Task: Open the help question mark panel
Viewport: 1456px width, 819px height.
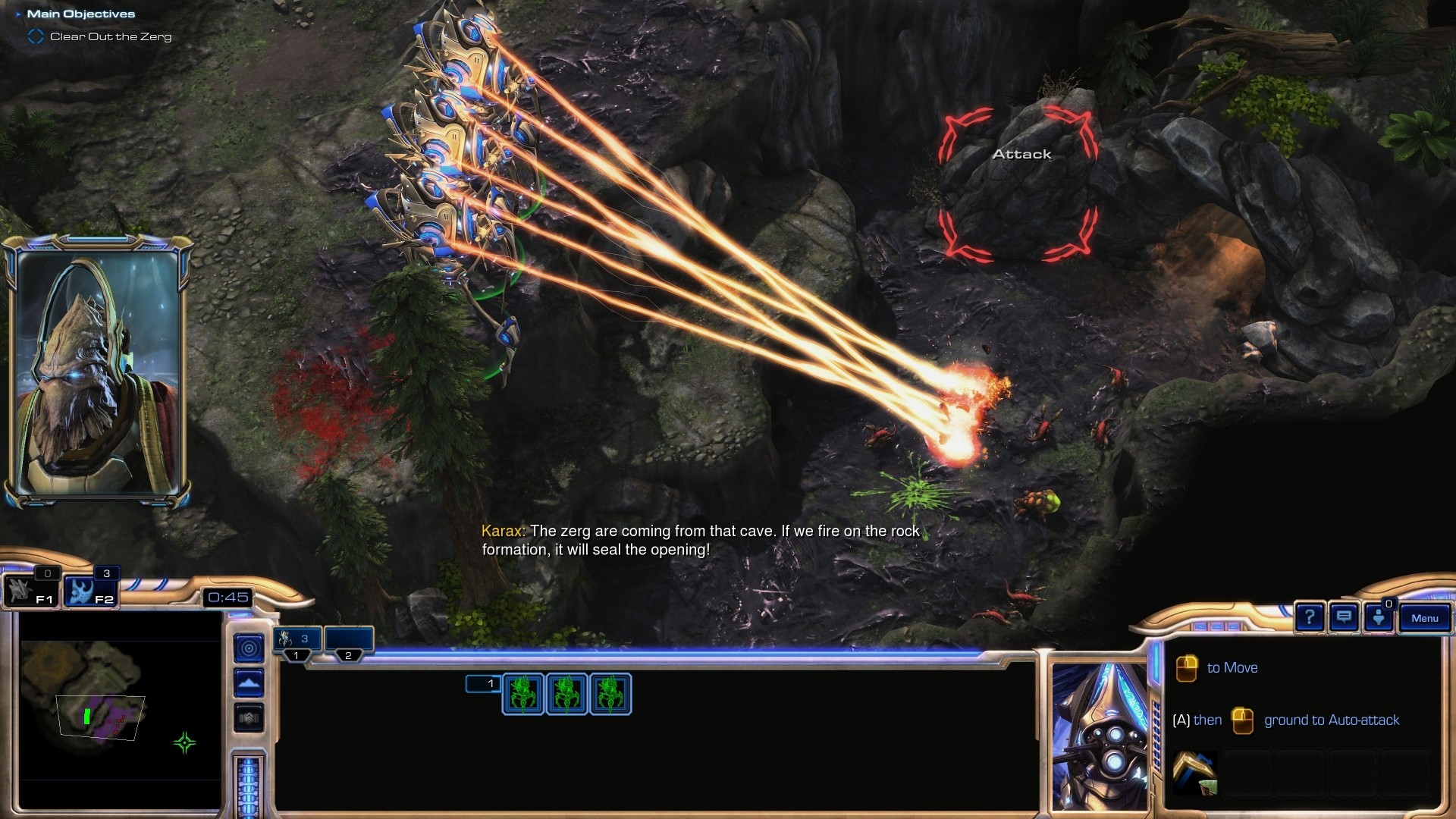Action: (1309, 617)
